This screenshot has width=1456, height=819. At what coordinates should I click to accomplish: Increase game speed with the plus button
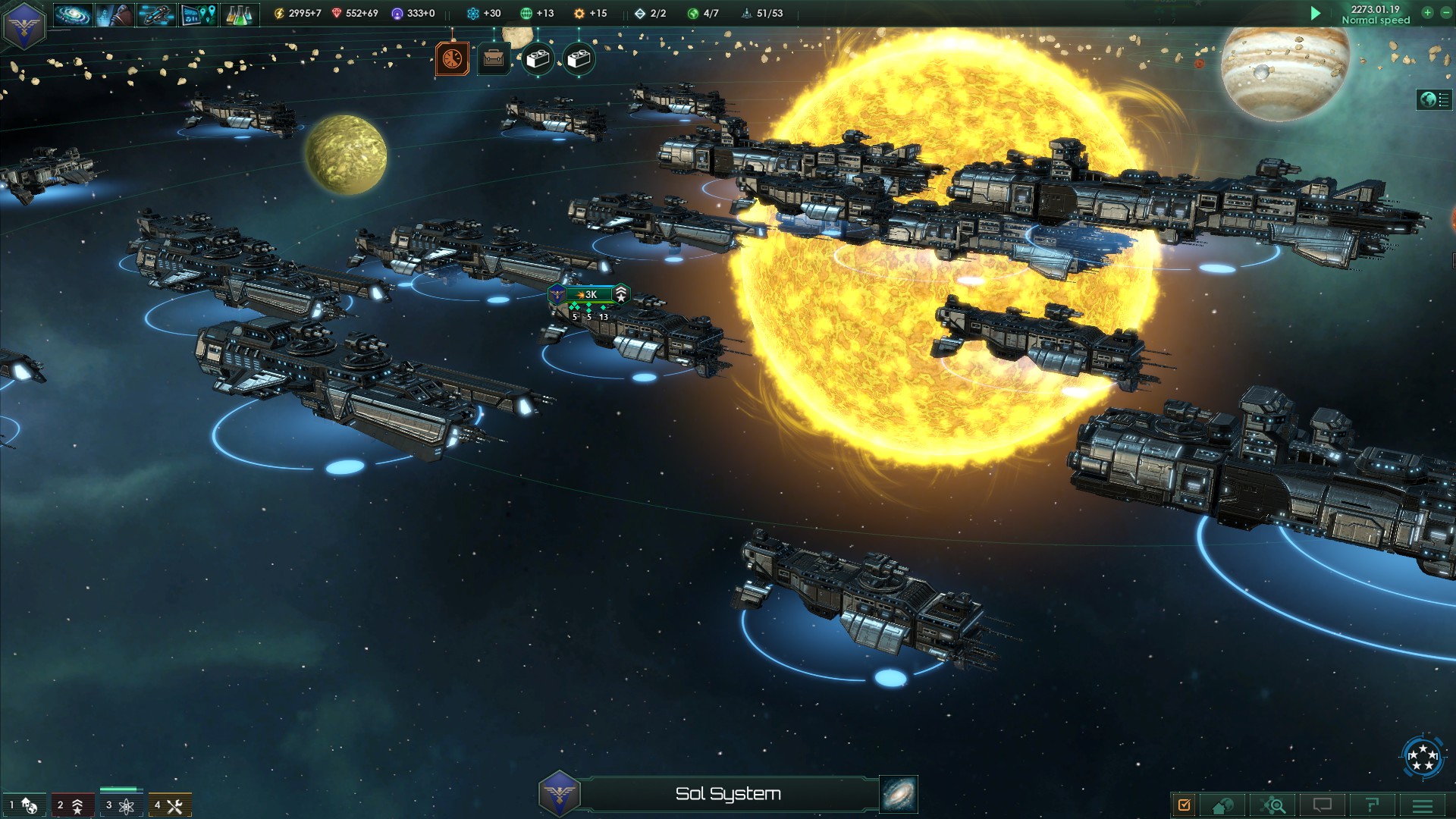point(1427,12)
